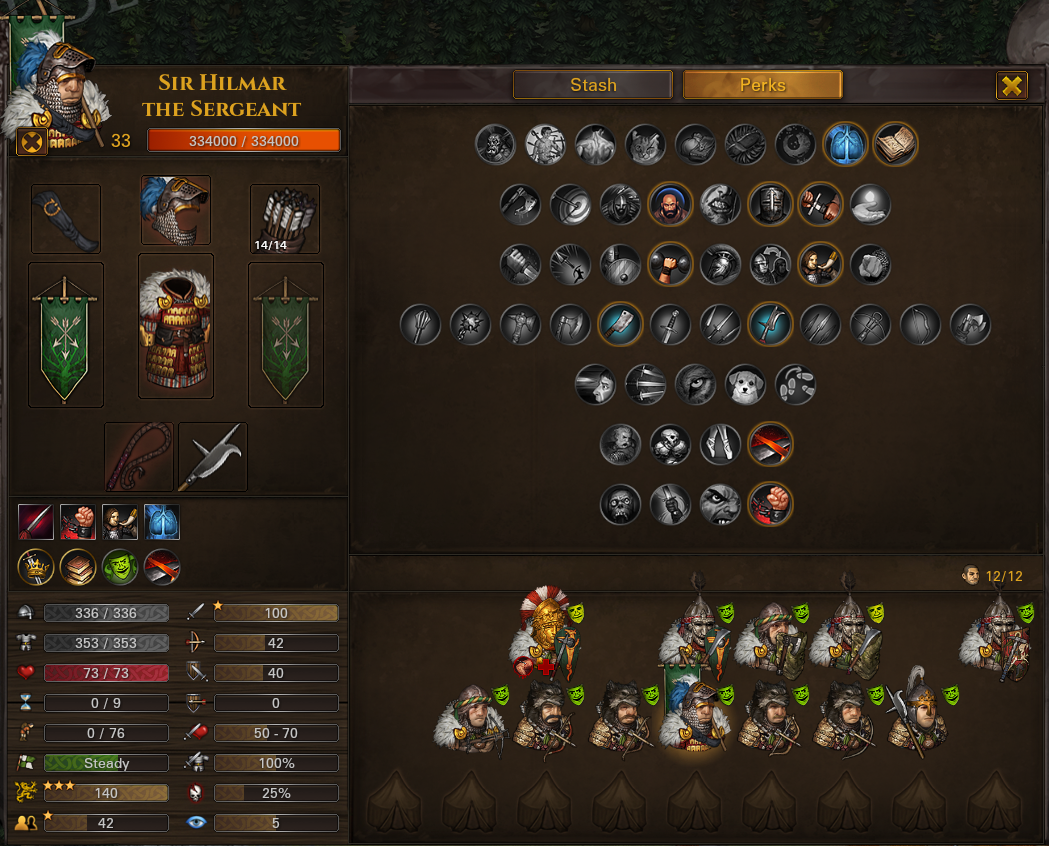Select the plumed helmet equipment slot
1049x846 pixels.
pos(176,210)
